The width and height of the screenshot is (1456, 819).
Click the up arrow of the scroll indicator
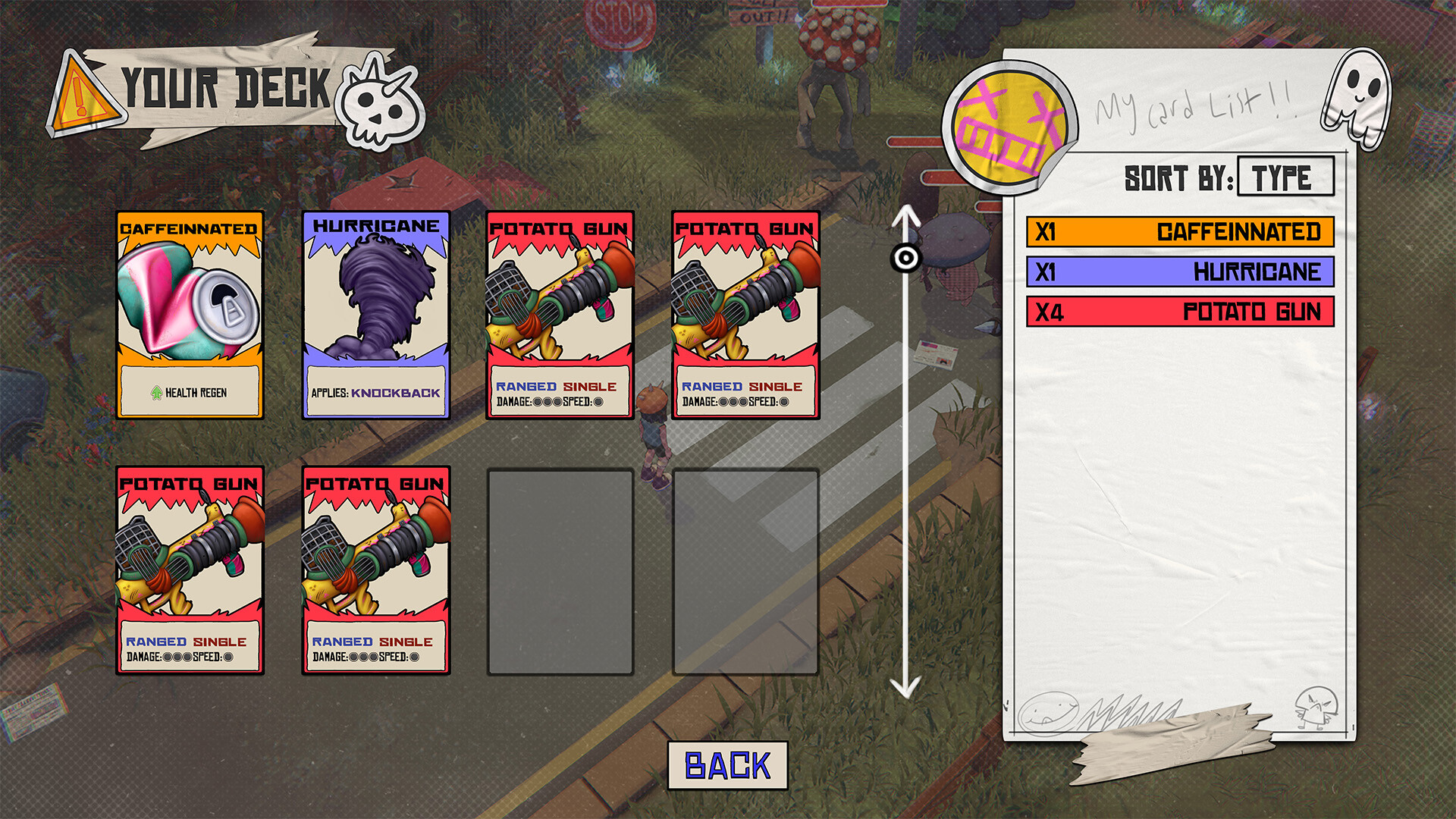coord(905,215)
